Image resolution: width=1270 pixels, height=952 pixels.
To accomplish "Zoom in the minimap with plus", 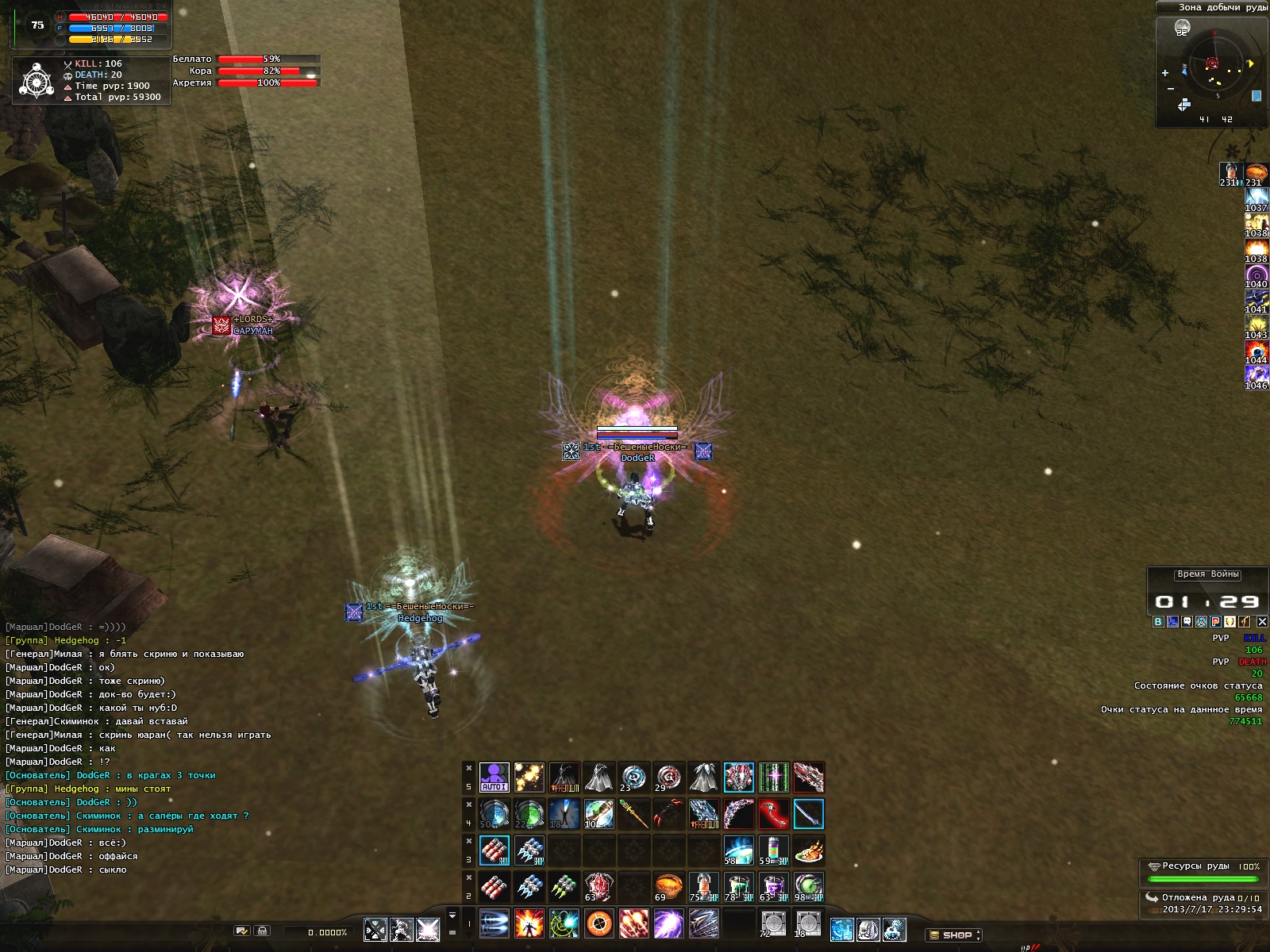I will pos(1165,73).
